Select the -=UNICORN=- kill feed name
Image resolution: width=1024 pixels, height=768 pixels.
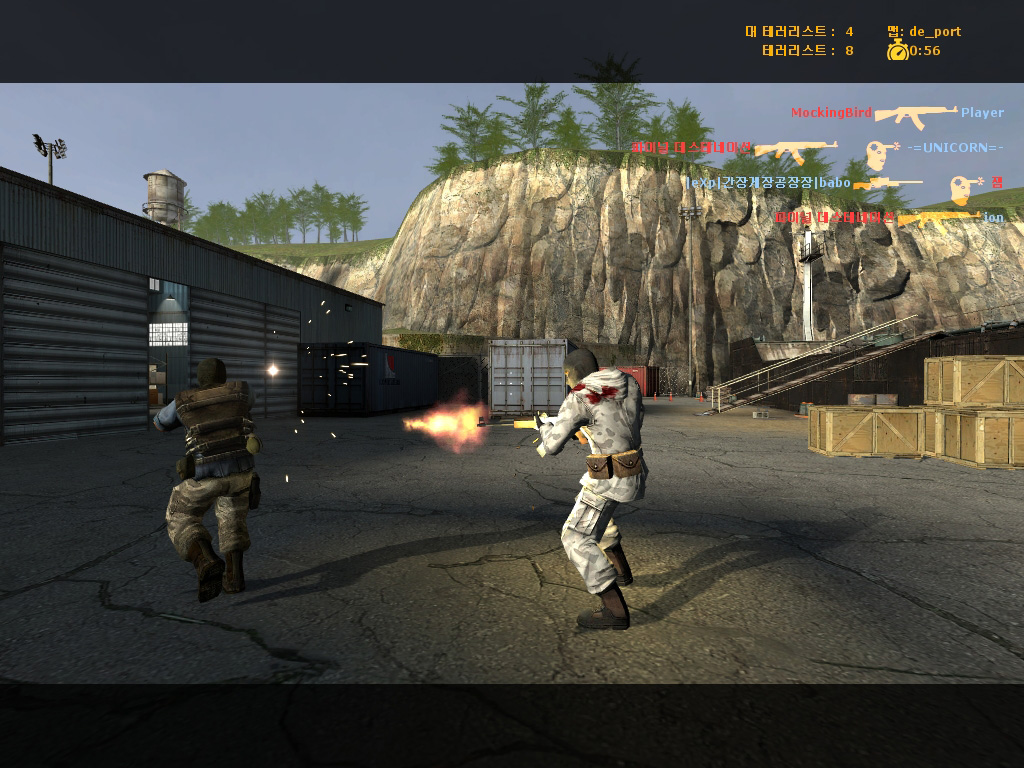(955, 148)
